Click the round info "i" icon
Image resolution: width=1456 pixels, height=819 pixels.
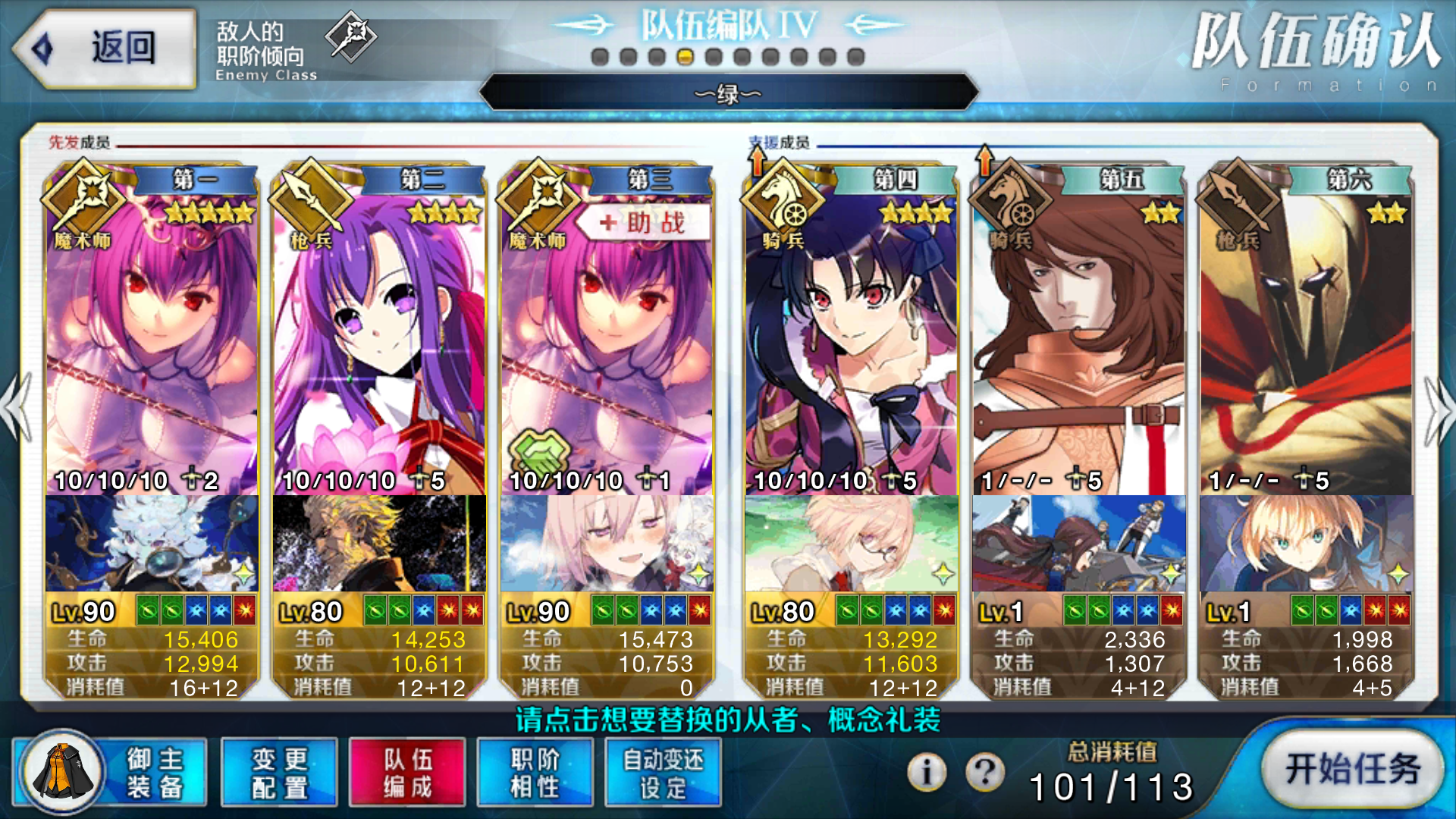(927, 772)
